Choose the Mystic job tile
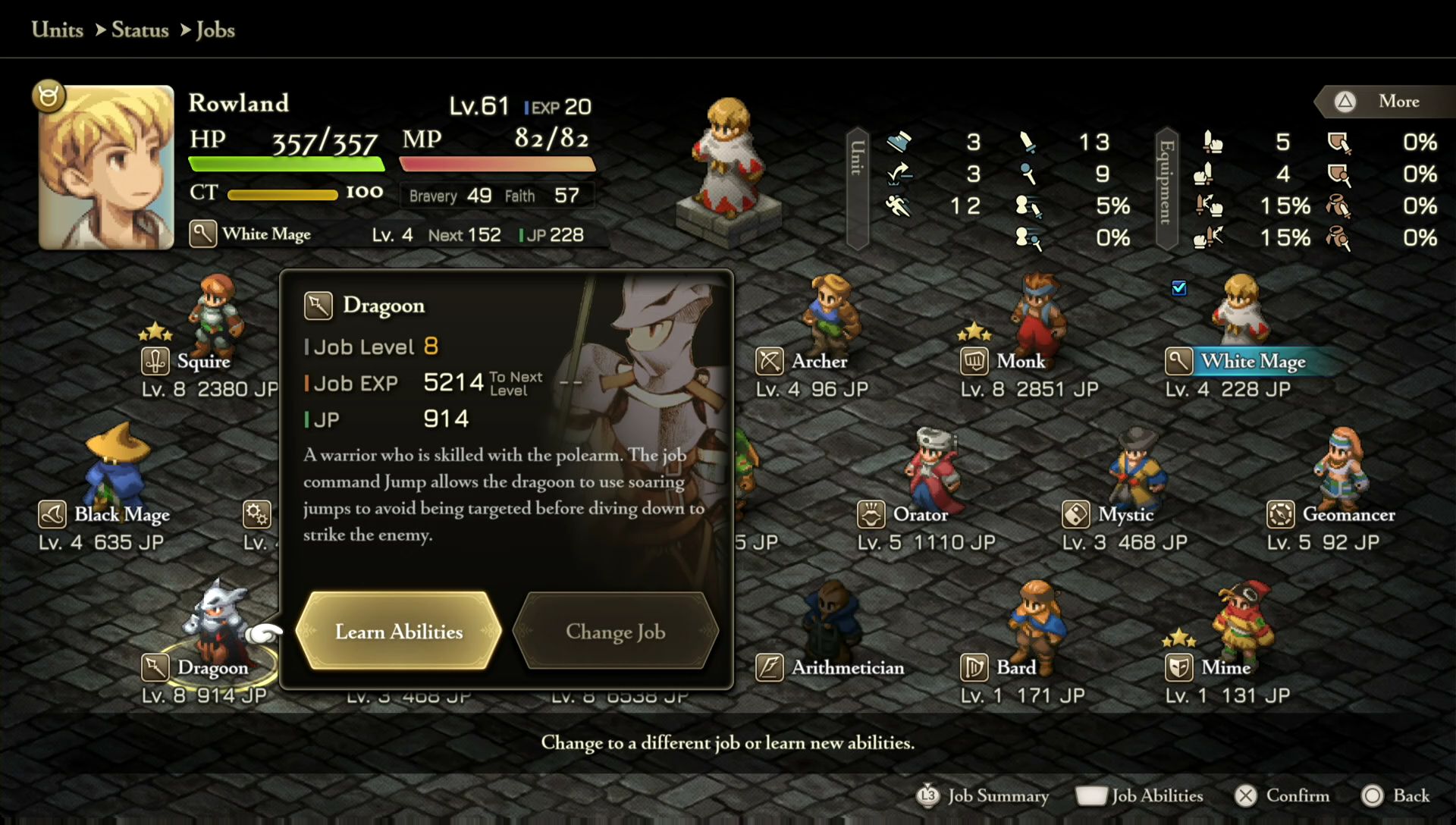 1125,514
